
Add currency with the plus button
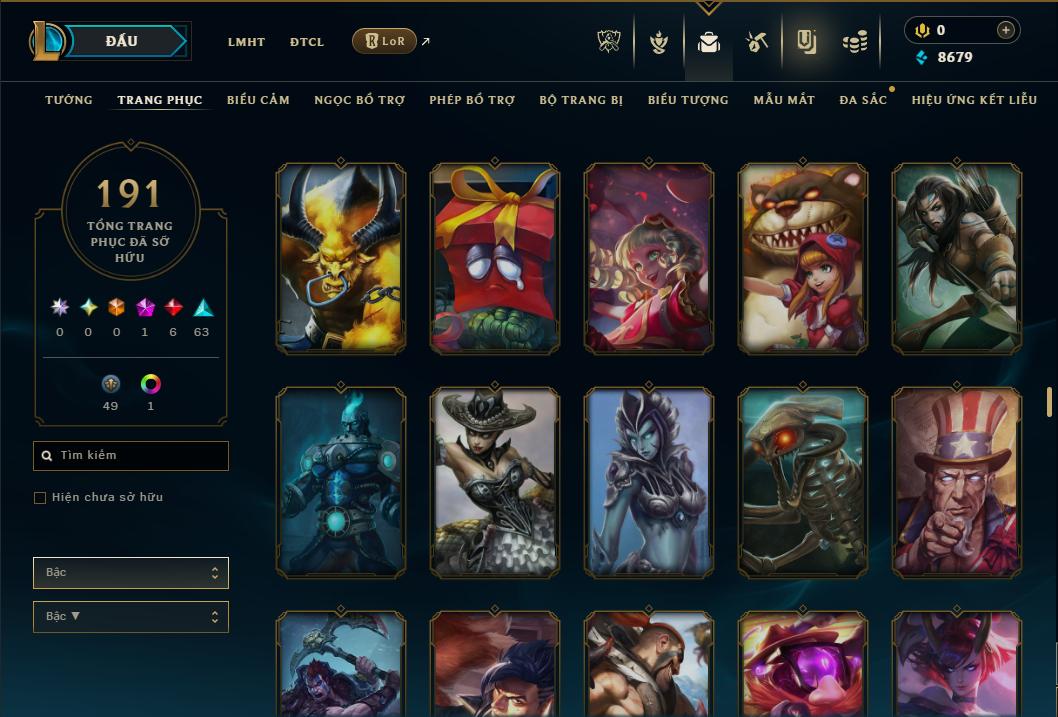coord(1006,30)
